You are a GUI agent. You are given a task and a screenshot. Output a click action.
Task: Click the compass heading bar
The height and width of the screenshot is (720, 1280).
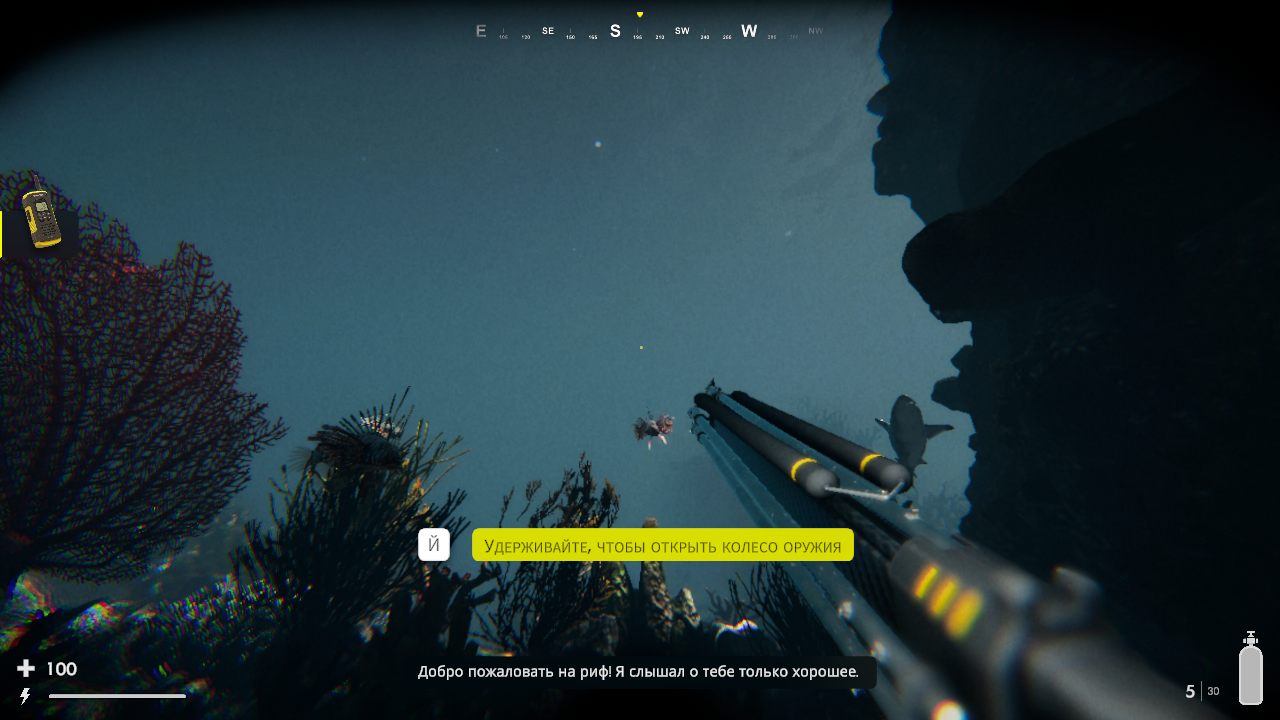[648, 31]
